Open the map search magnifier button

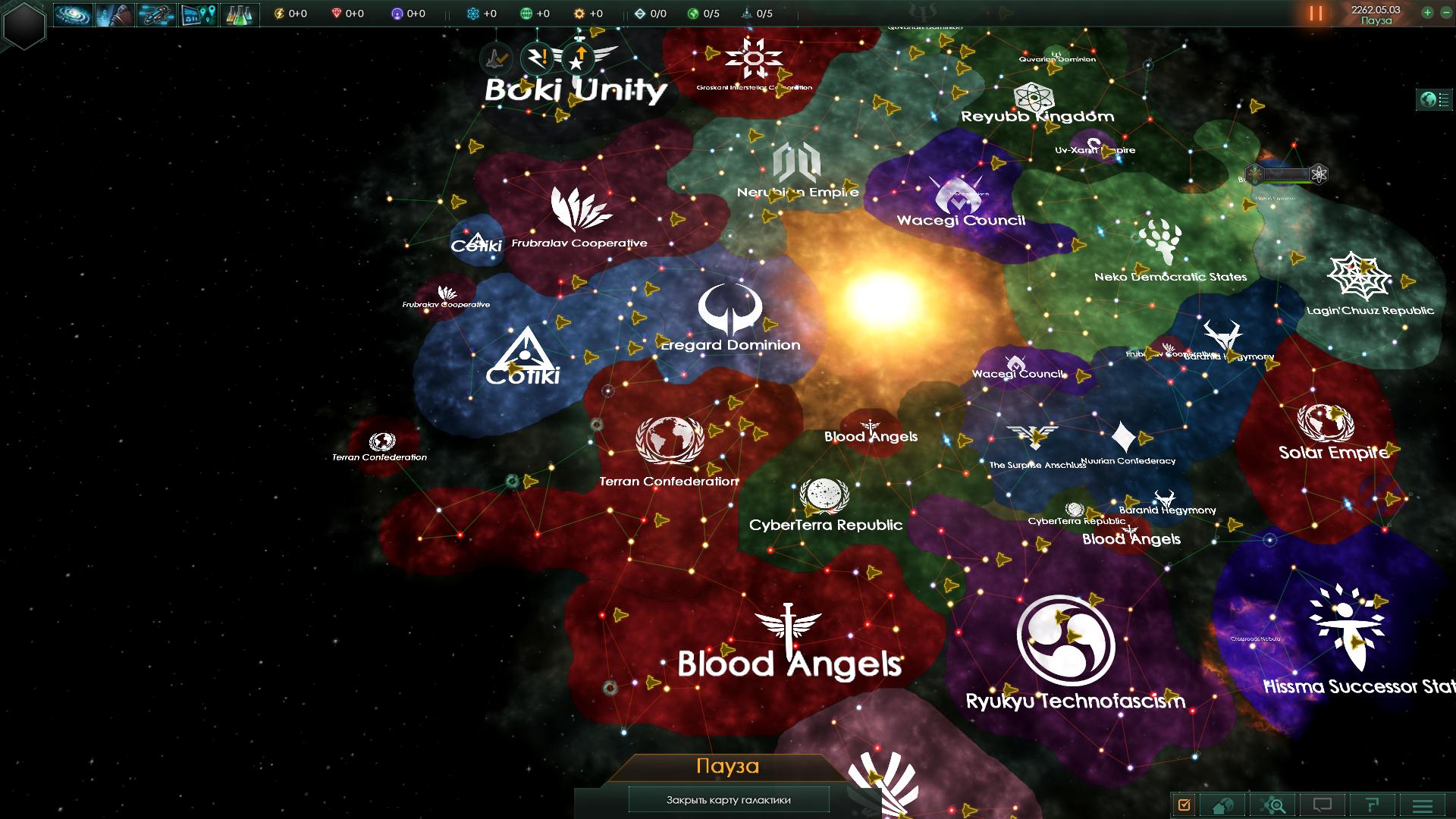click(x=1273, y=805)
